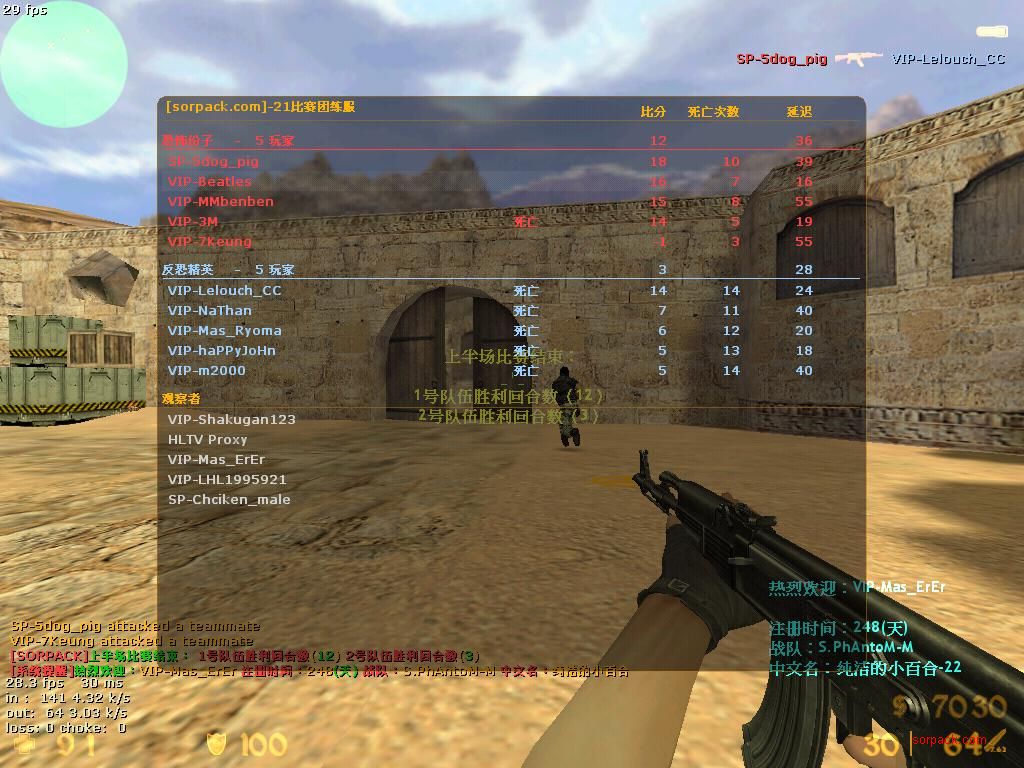Click the VIP-NaThan player row

(210, 310)
